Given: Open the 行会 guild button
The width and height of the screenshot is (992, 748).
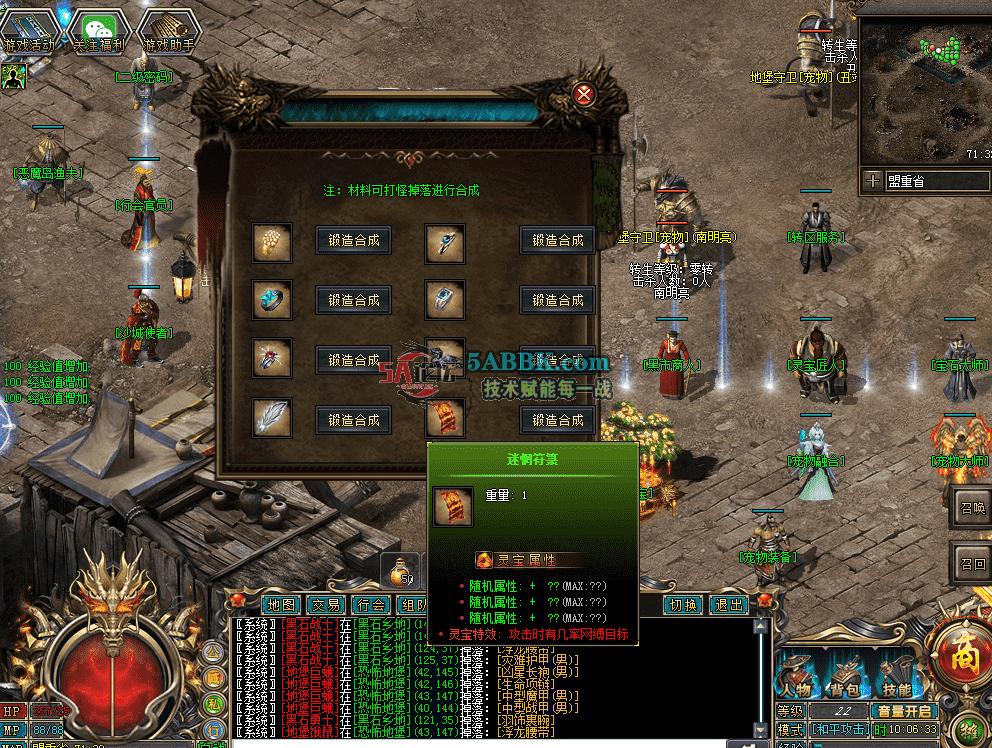Looking at the screenshot, I should click(371, 605).
